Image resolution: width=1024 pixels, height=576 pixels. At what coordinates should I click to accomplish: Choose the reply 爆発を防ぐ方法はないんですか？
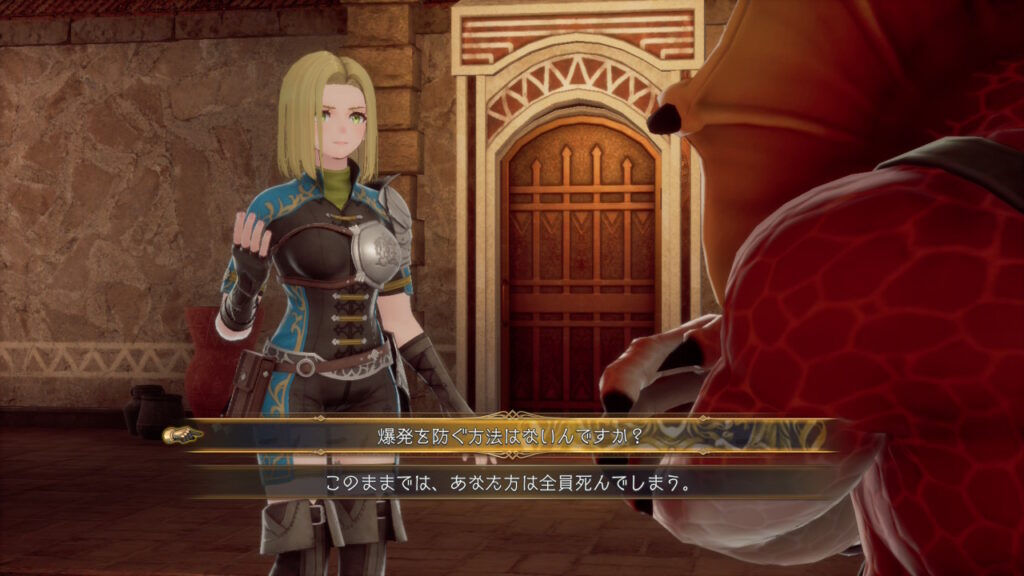[510, 436]
